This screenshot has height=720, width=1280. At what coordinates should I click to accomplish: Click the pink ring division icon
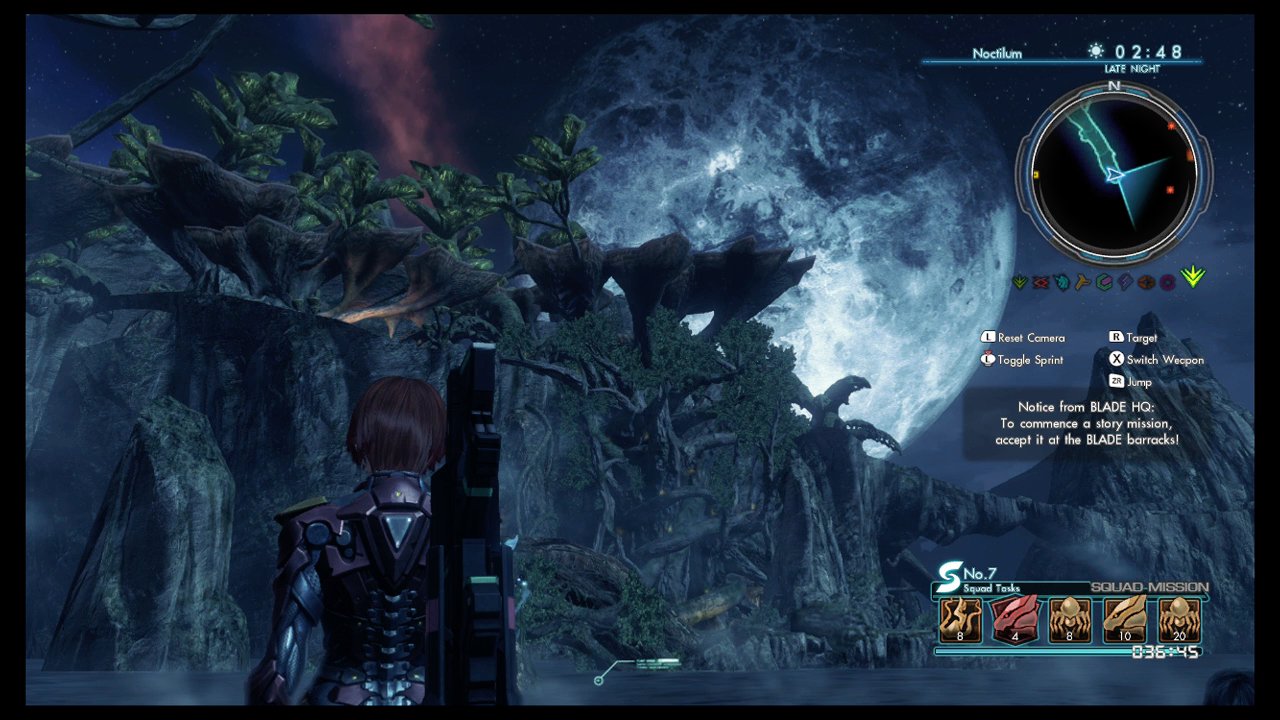[x=1167, y=283]
